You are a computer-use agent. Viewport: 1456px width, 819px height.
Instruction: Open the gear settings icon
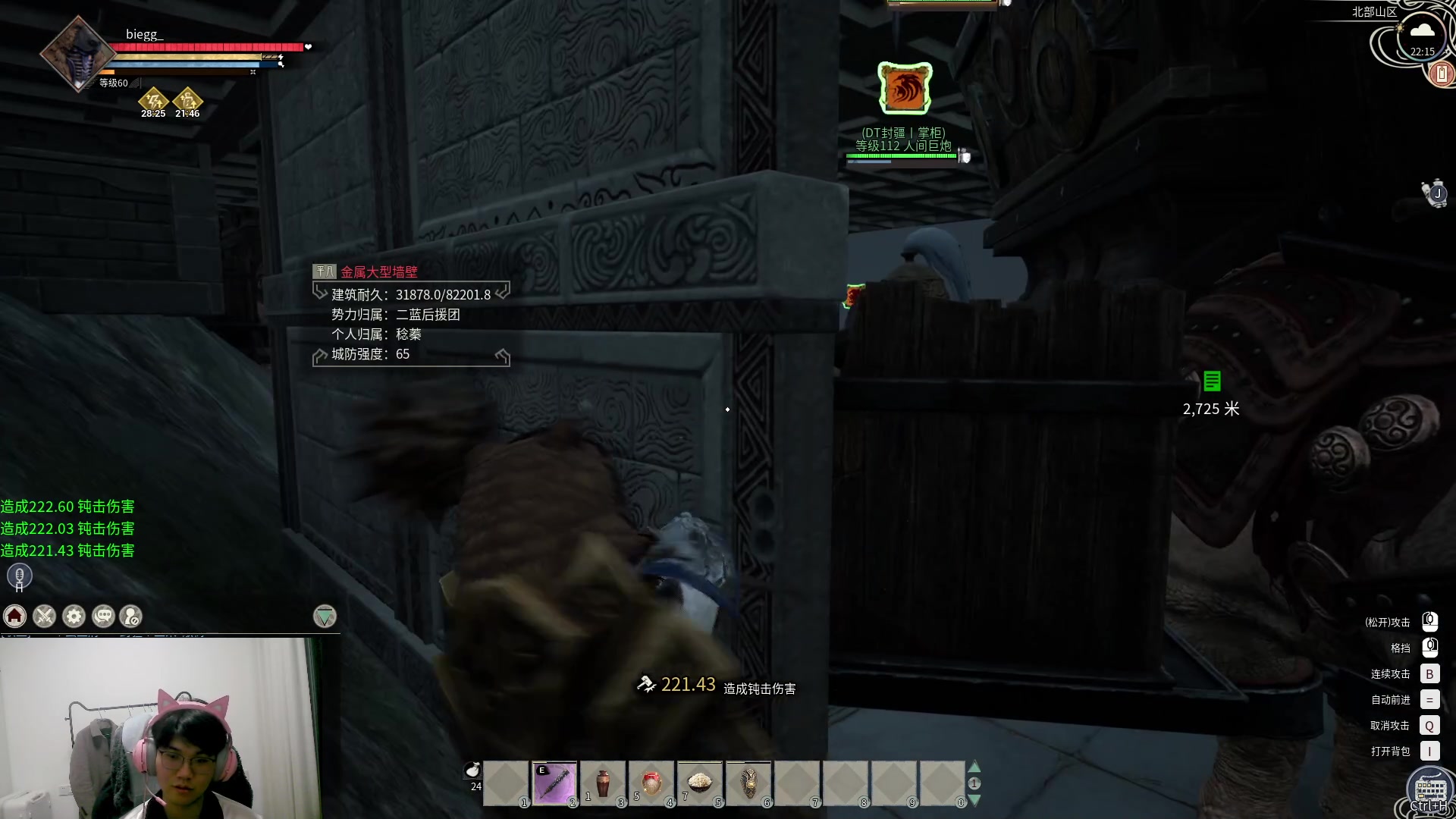click(x=74, y=616)
